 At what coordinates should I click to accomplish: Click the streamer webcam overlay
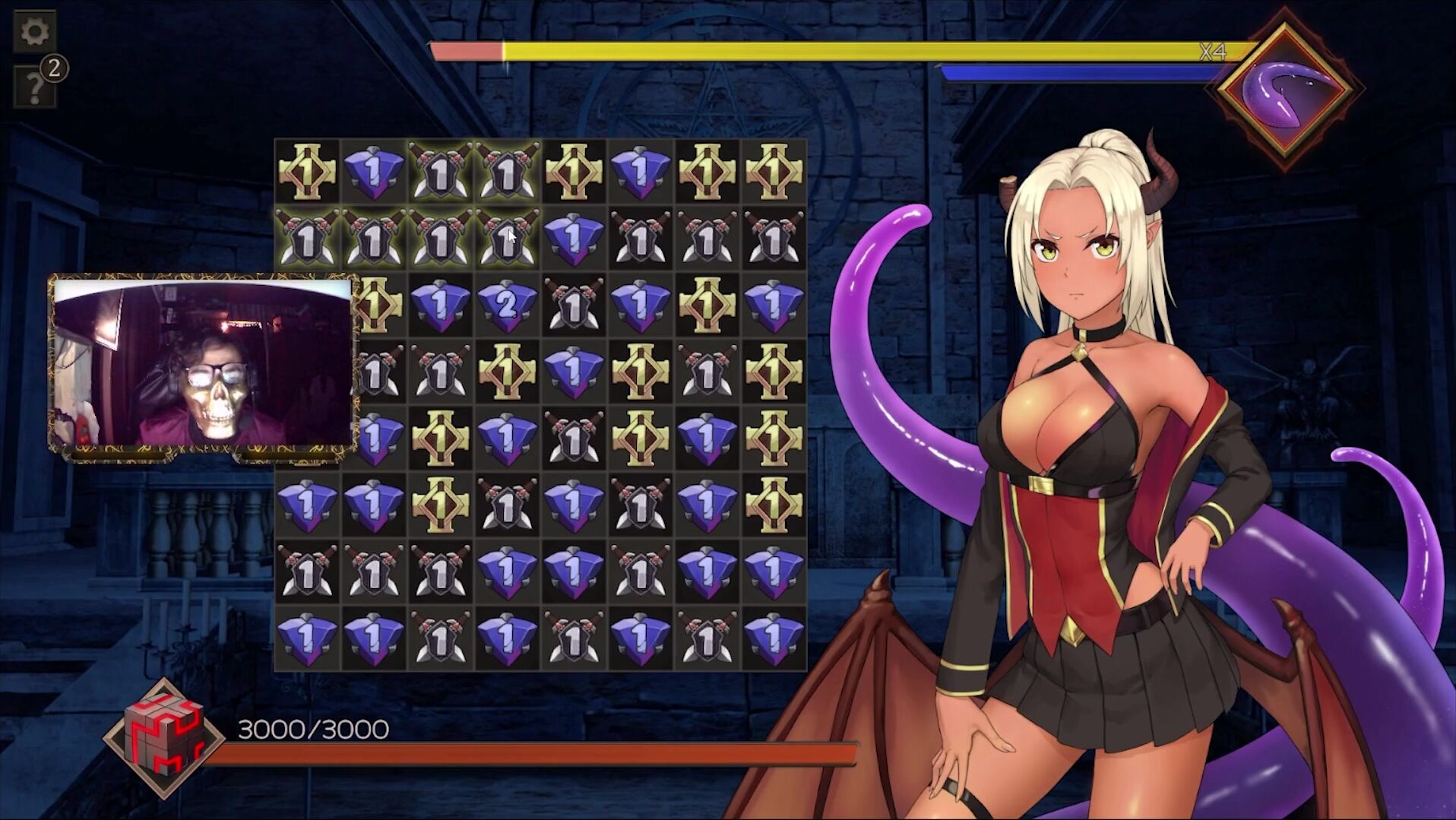tap(203, 363)
